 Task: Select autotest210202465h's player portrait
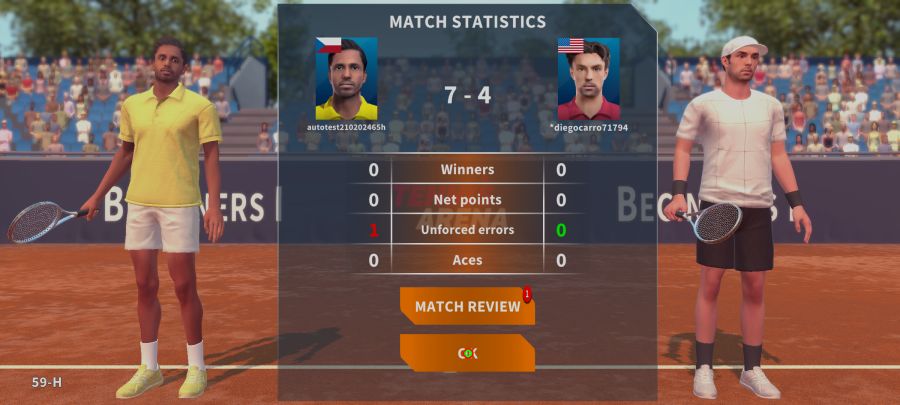346,79
